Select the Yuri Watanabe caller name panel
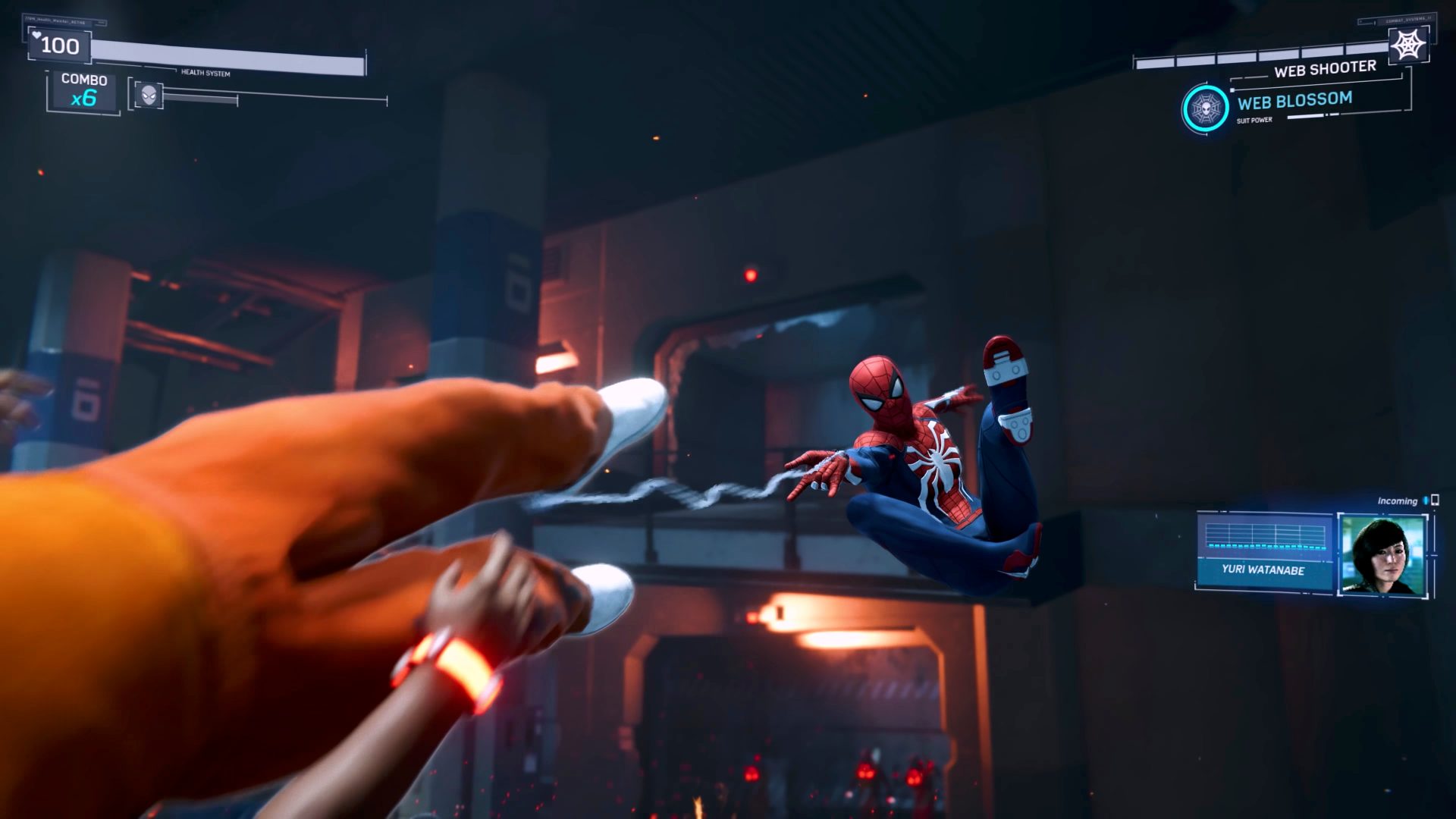 (1263, 570)
